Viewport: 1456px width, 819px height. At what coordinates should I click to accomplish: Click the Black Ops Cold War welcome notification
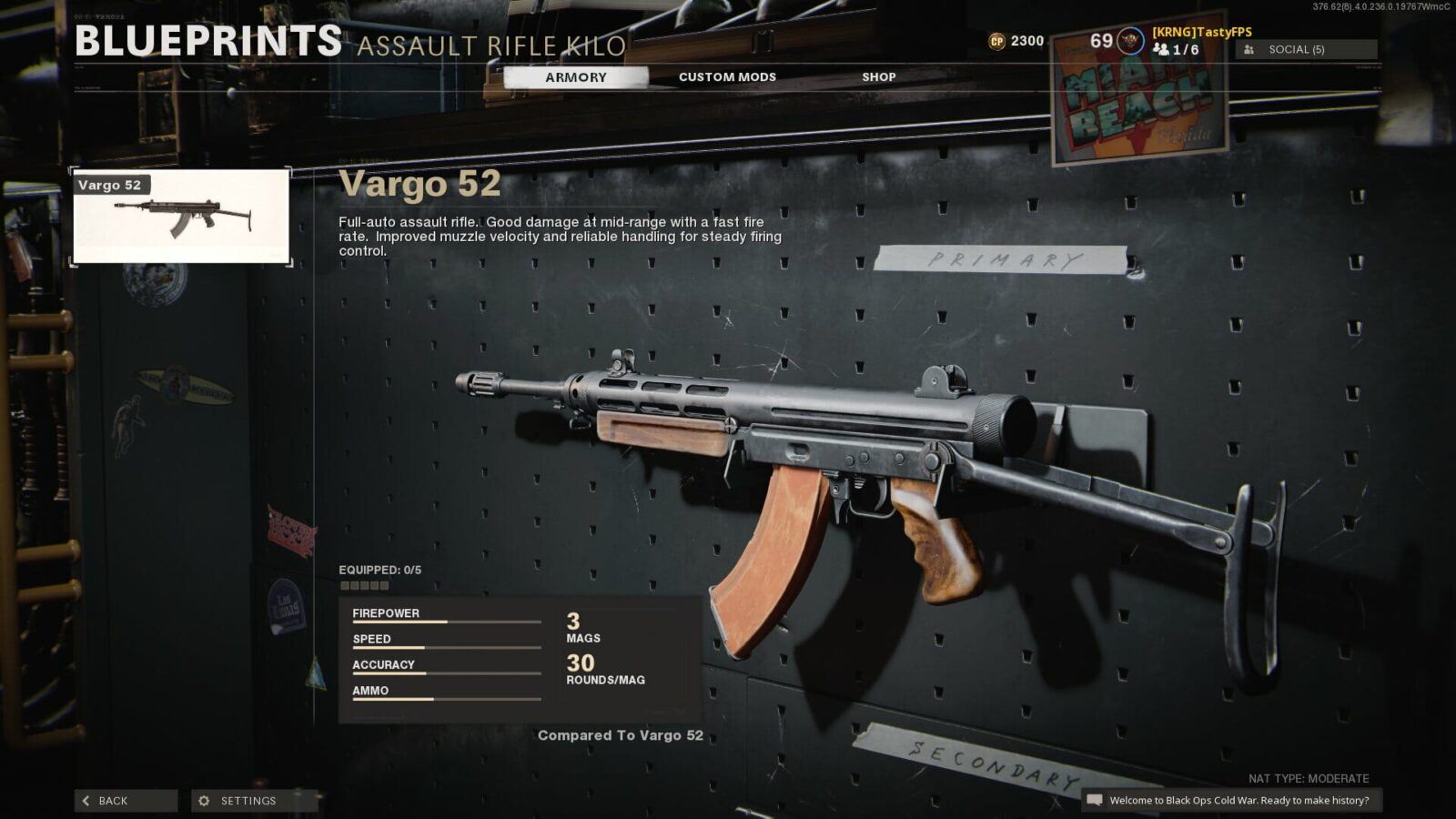(x=1234, y=802)
